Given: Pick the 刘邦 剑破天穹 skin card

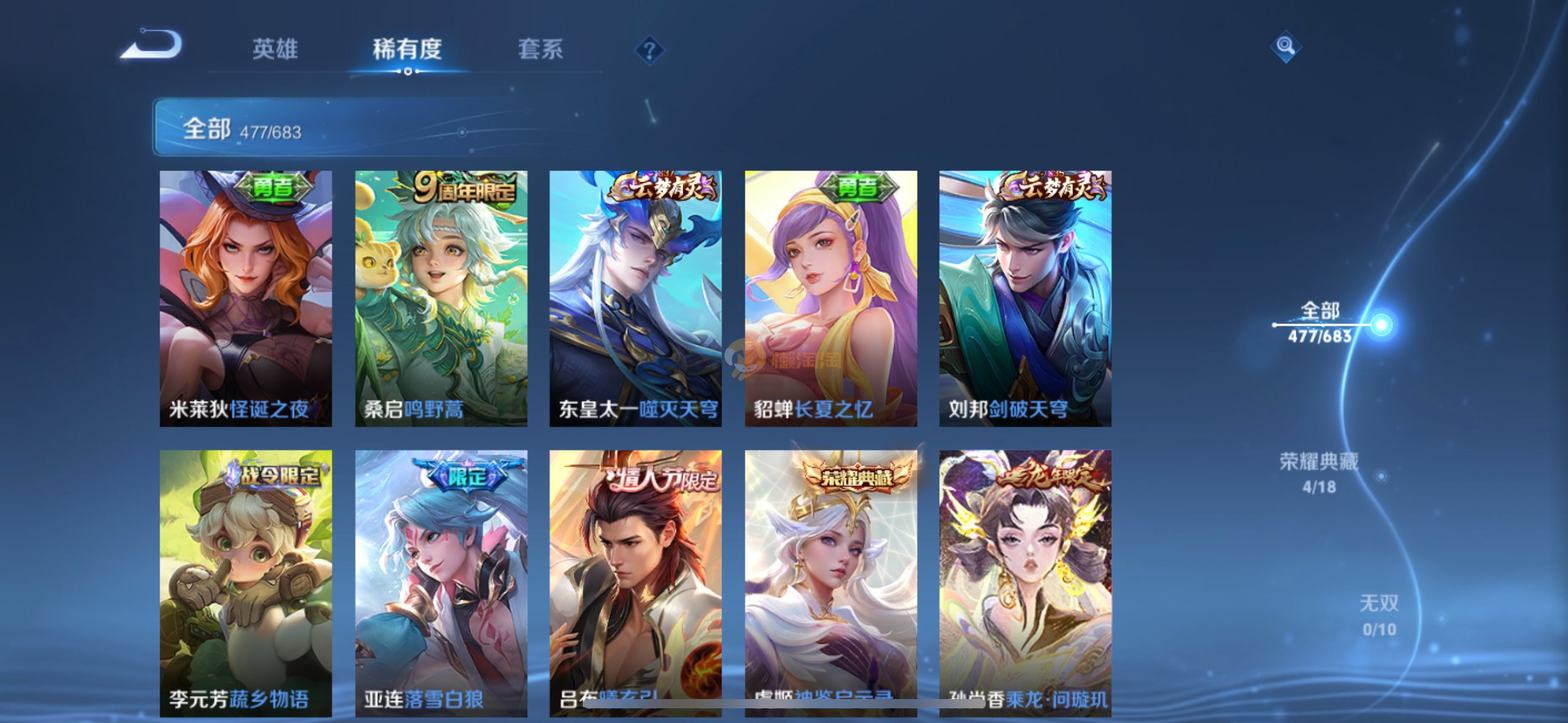Looking at the screenshot, I should click(x=1025, y=298).
